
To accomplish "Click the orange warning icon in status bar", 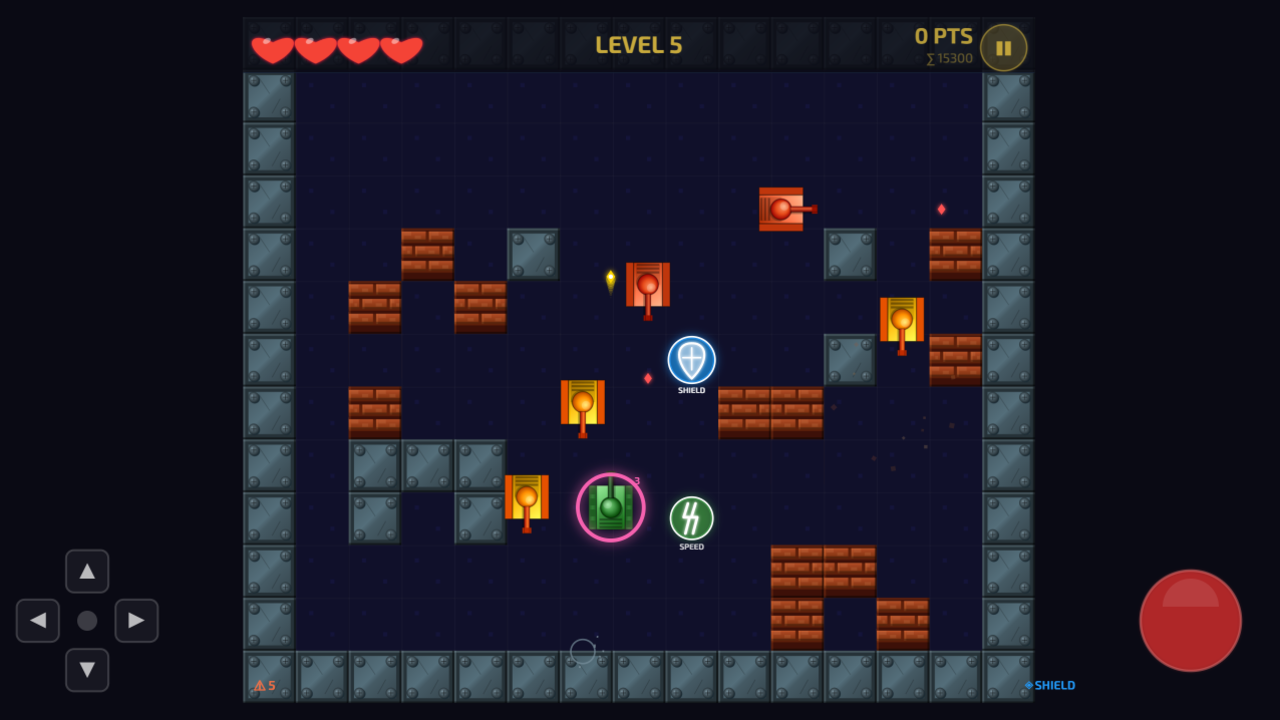I will 258,684.
